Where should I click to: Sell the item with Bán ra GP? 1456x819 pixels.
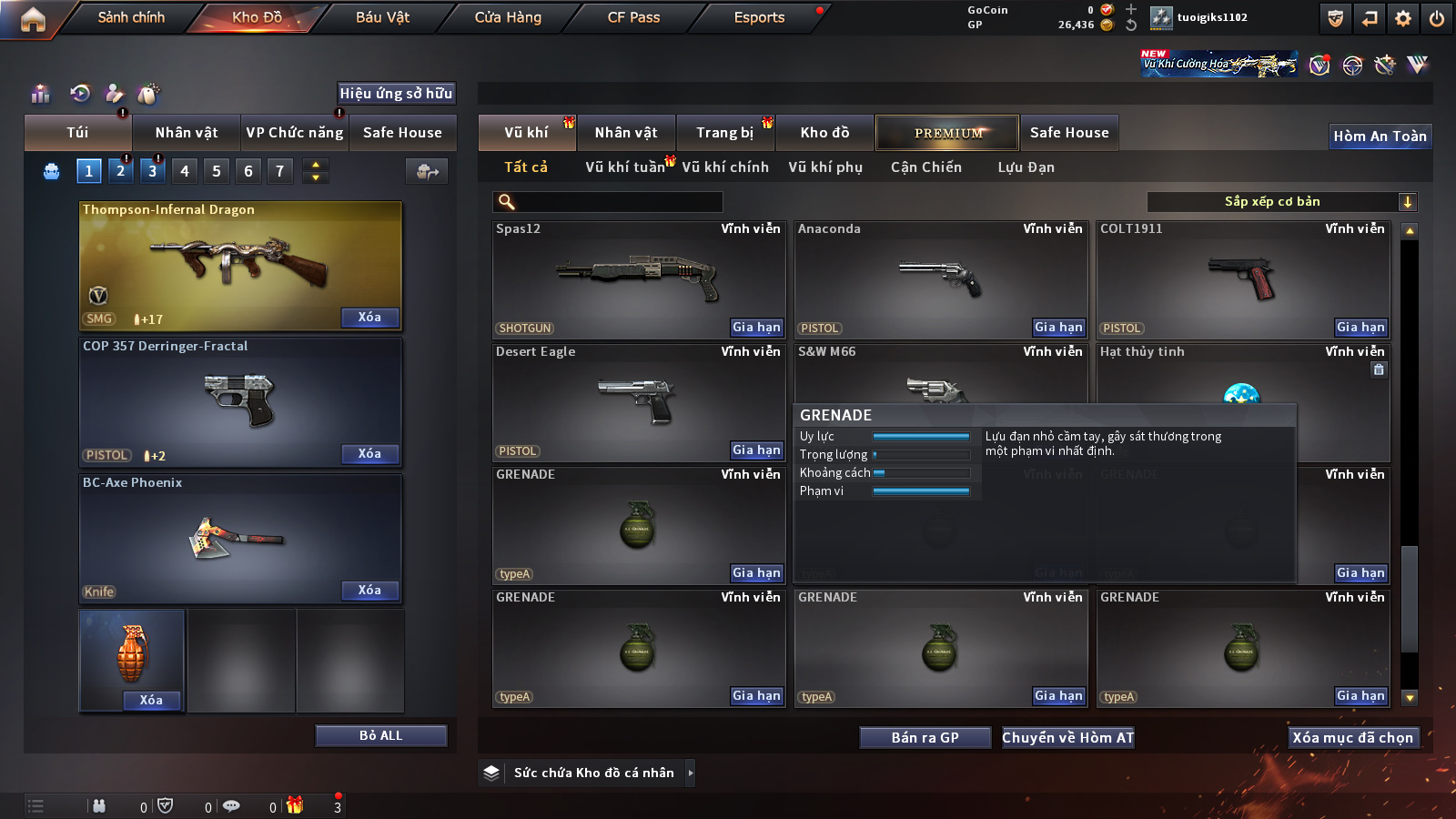pyautogui.click(x=925, y=738)
